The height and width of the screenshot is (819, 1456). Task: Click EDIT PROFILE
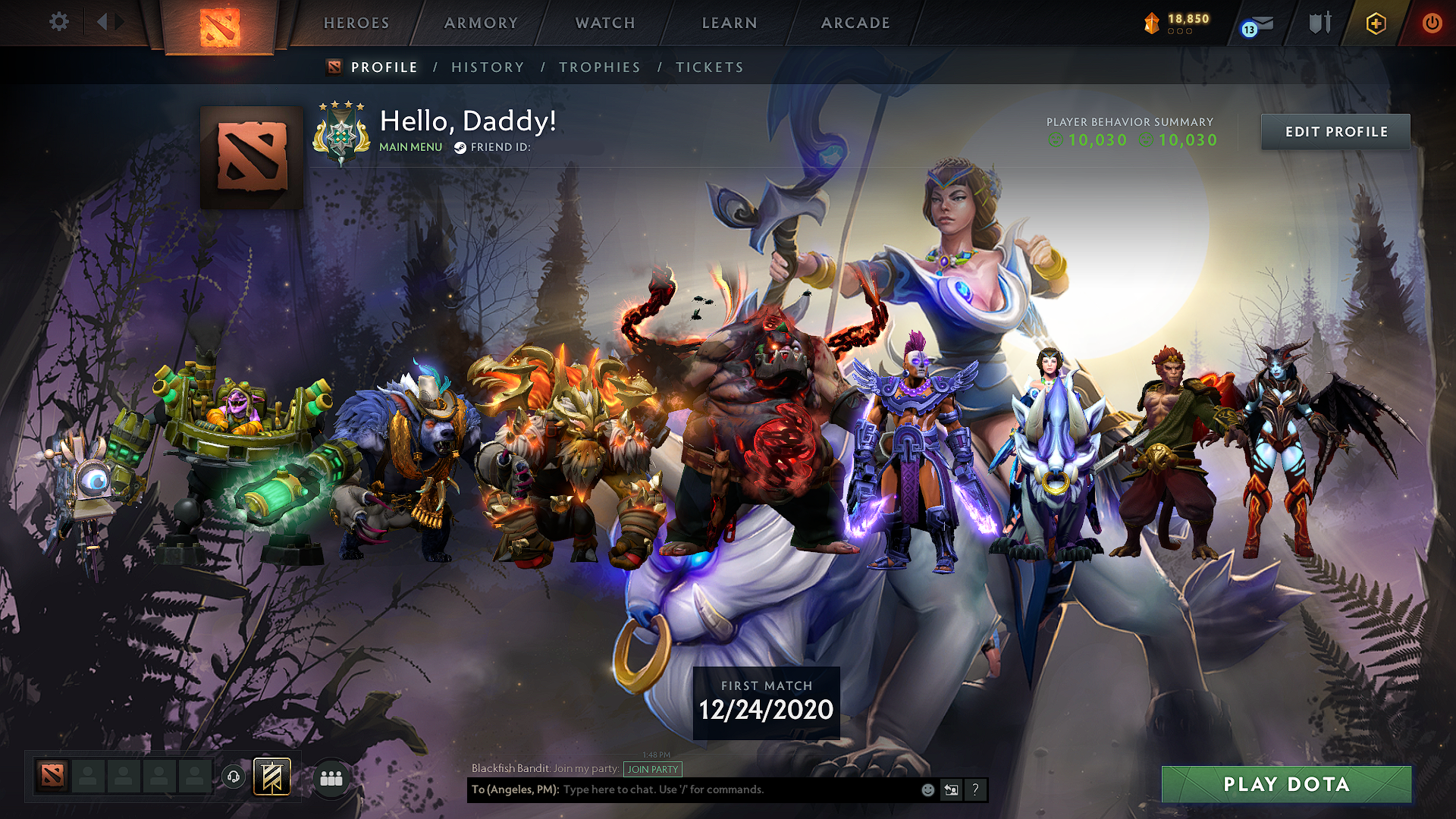(1335, 131)
